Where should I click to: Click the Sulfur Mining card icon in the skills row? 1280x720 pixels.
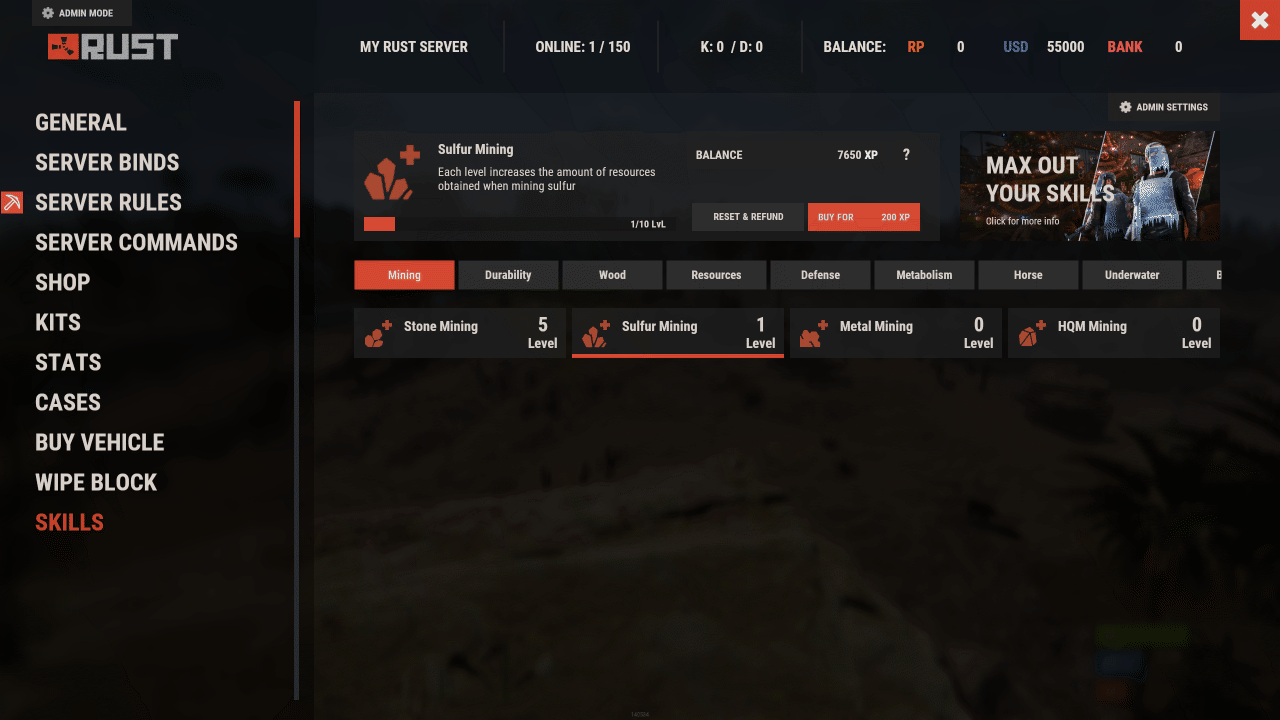pos(595,333)
